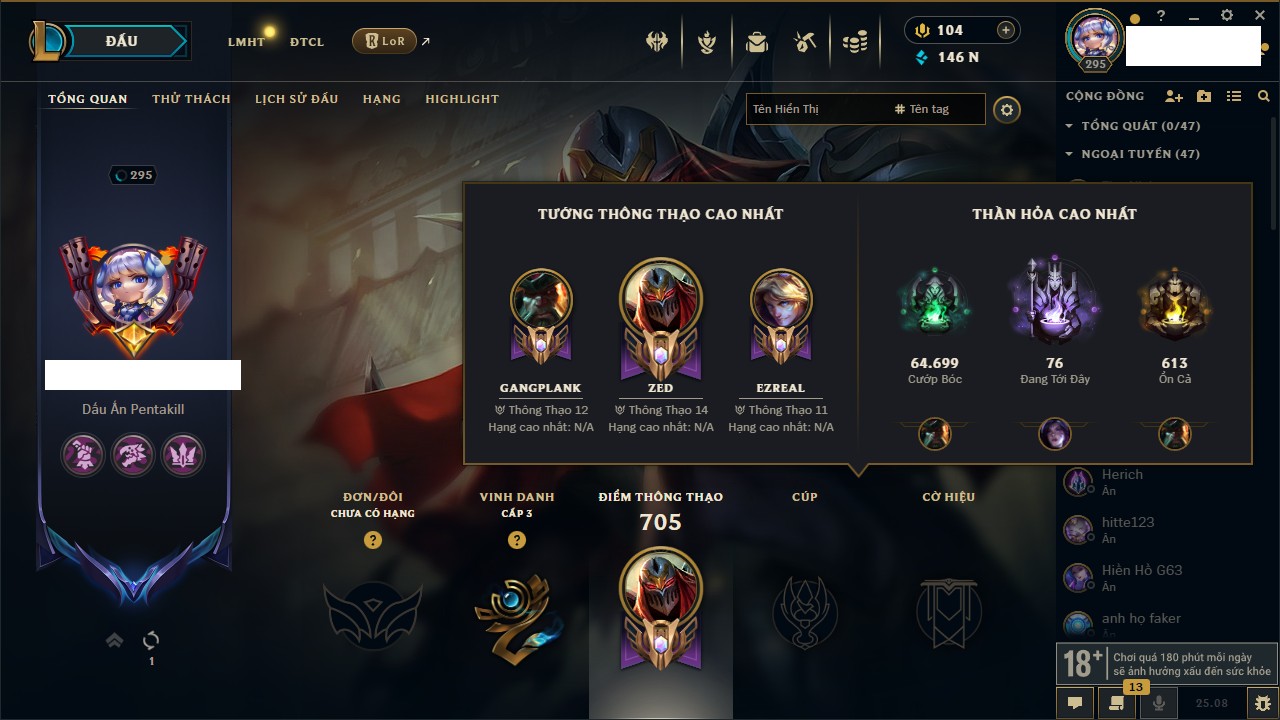Open loot via the hammer icon
Viewport: 1280px width, 720px height.
(x=805, y=42)
